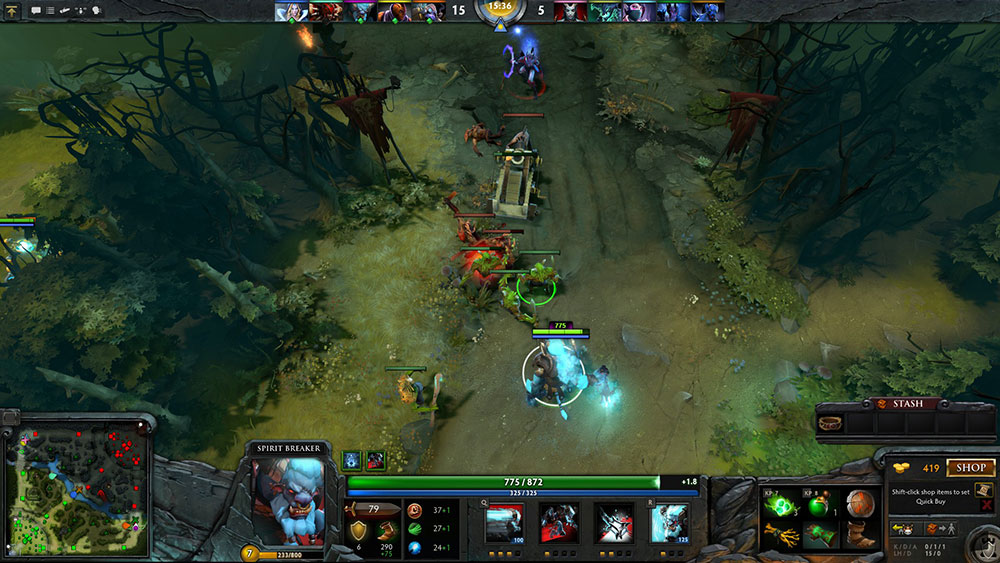
Task: Select the Stout Shield inventory slot
Action: tap(858, 504)
